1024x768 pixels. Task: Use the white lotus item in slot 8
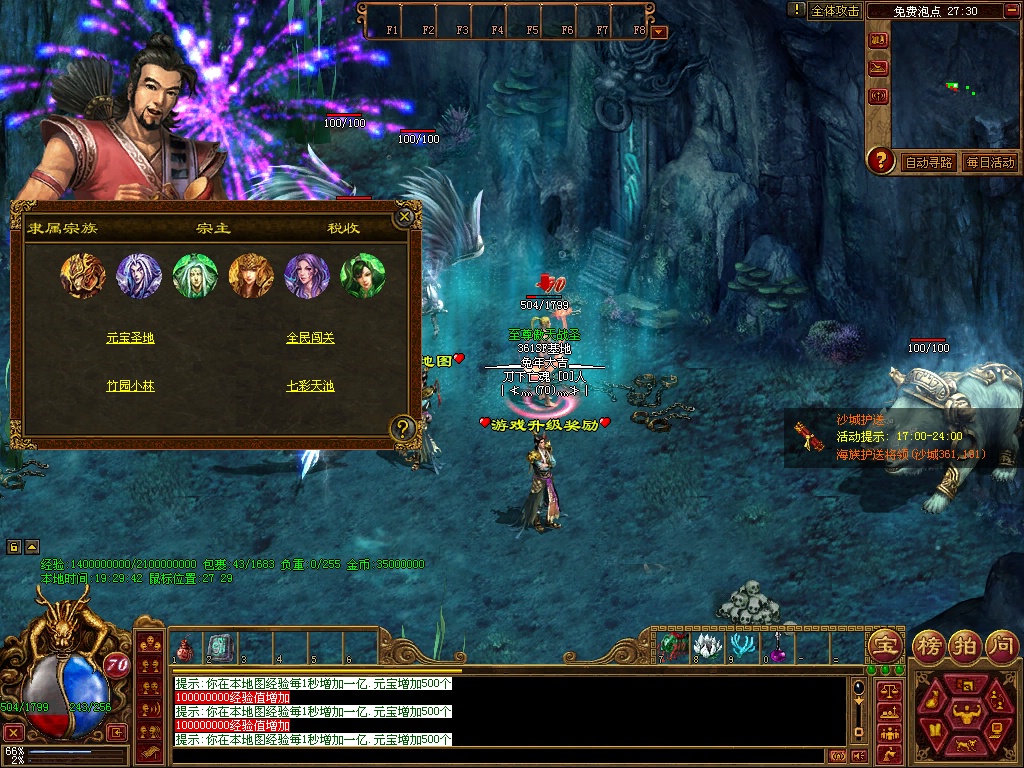[x=706, y=646]
